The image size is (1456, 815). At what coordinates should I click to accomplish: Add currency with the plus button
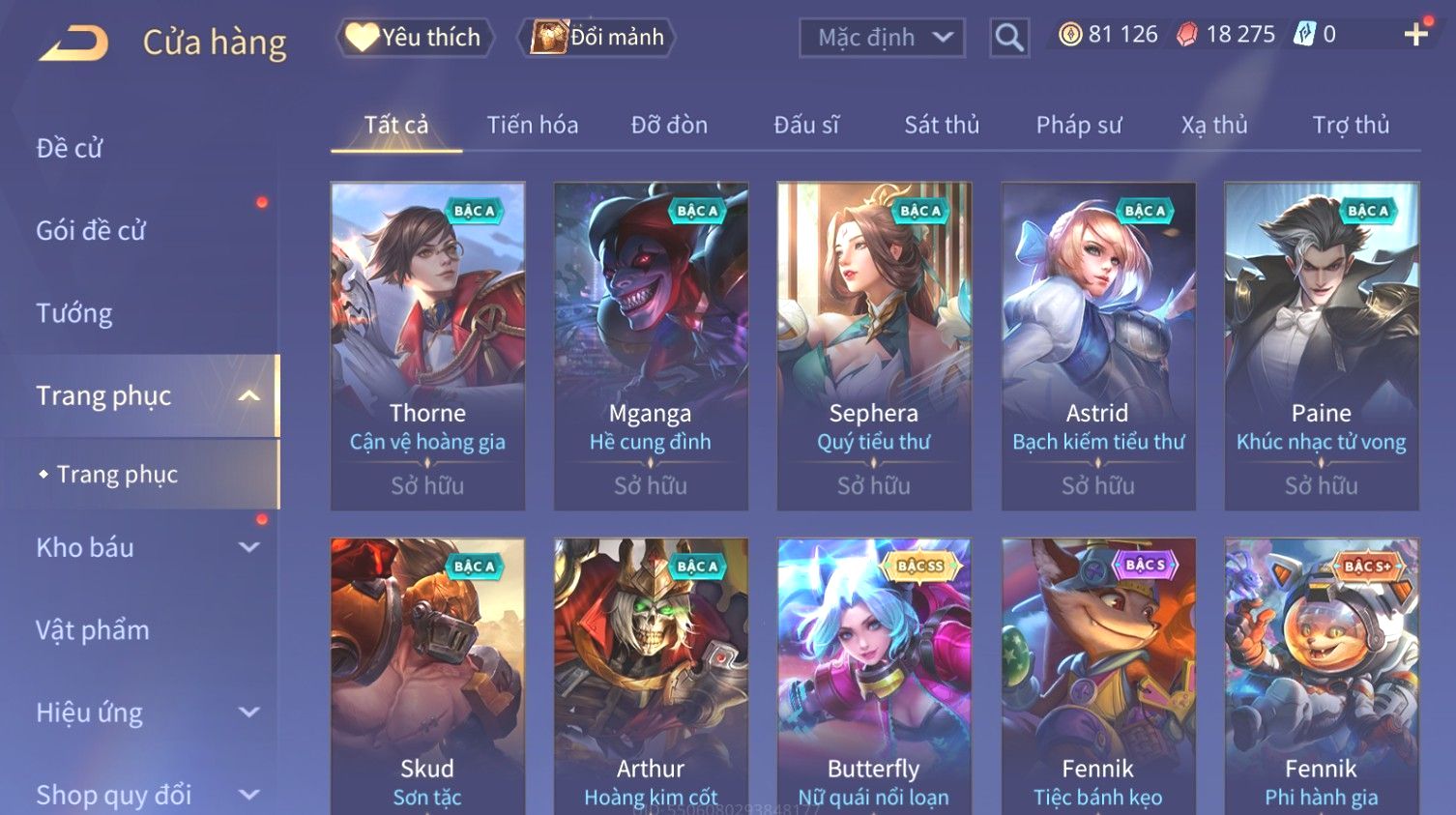point(1415,35)
